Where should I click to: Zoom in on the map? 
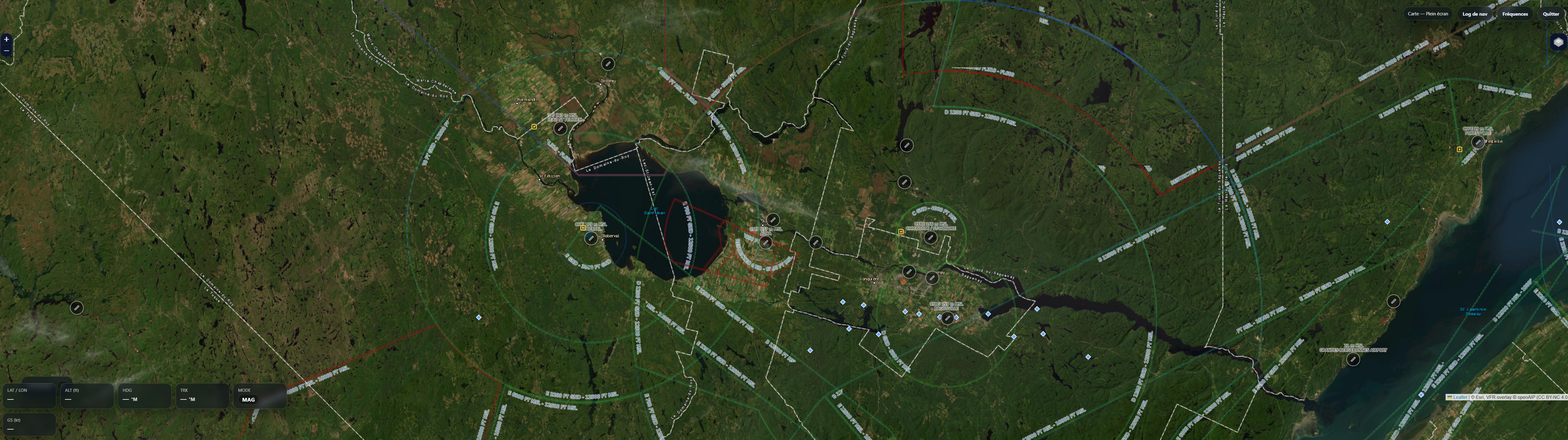pyautogui.click(x=6, y=40)
